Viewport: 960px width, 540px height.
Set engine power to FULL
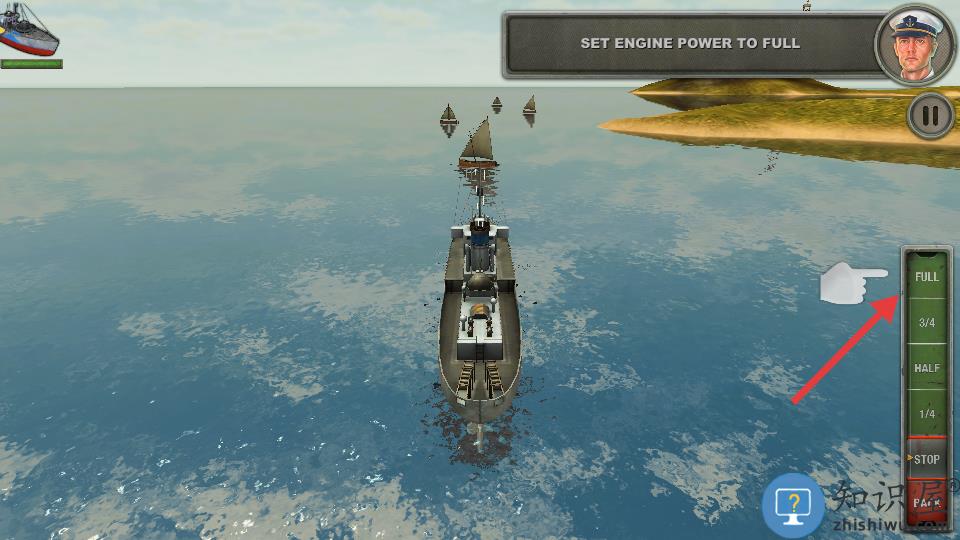coord(927,276)
